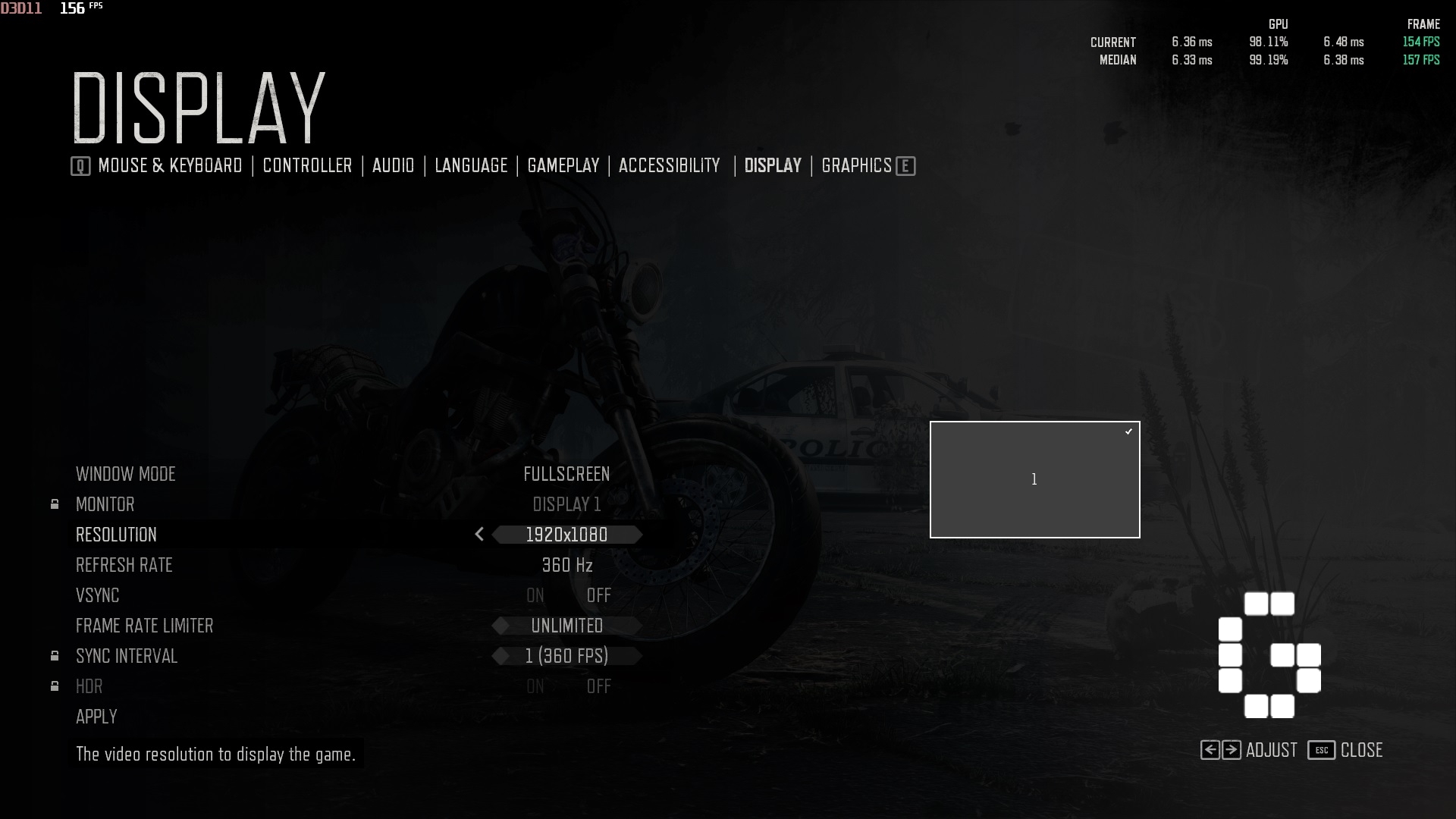Open the Frame Rate Limiter selector

point(566,626)
